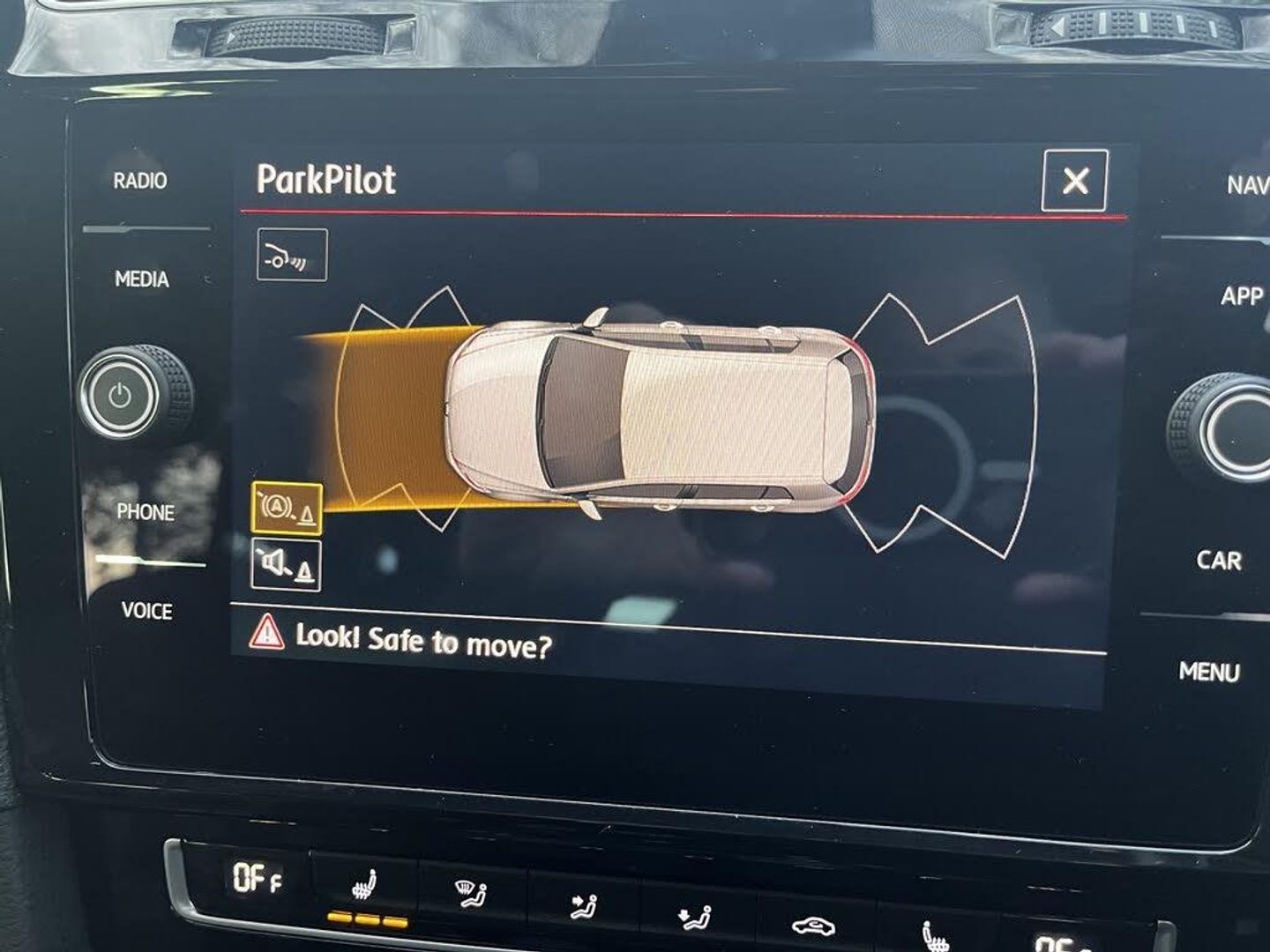Click the power knob button
This screenshot has width=1270, height=952.
click(x=121, y=396)
